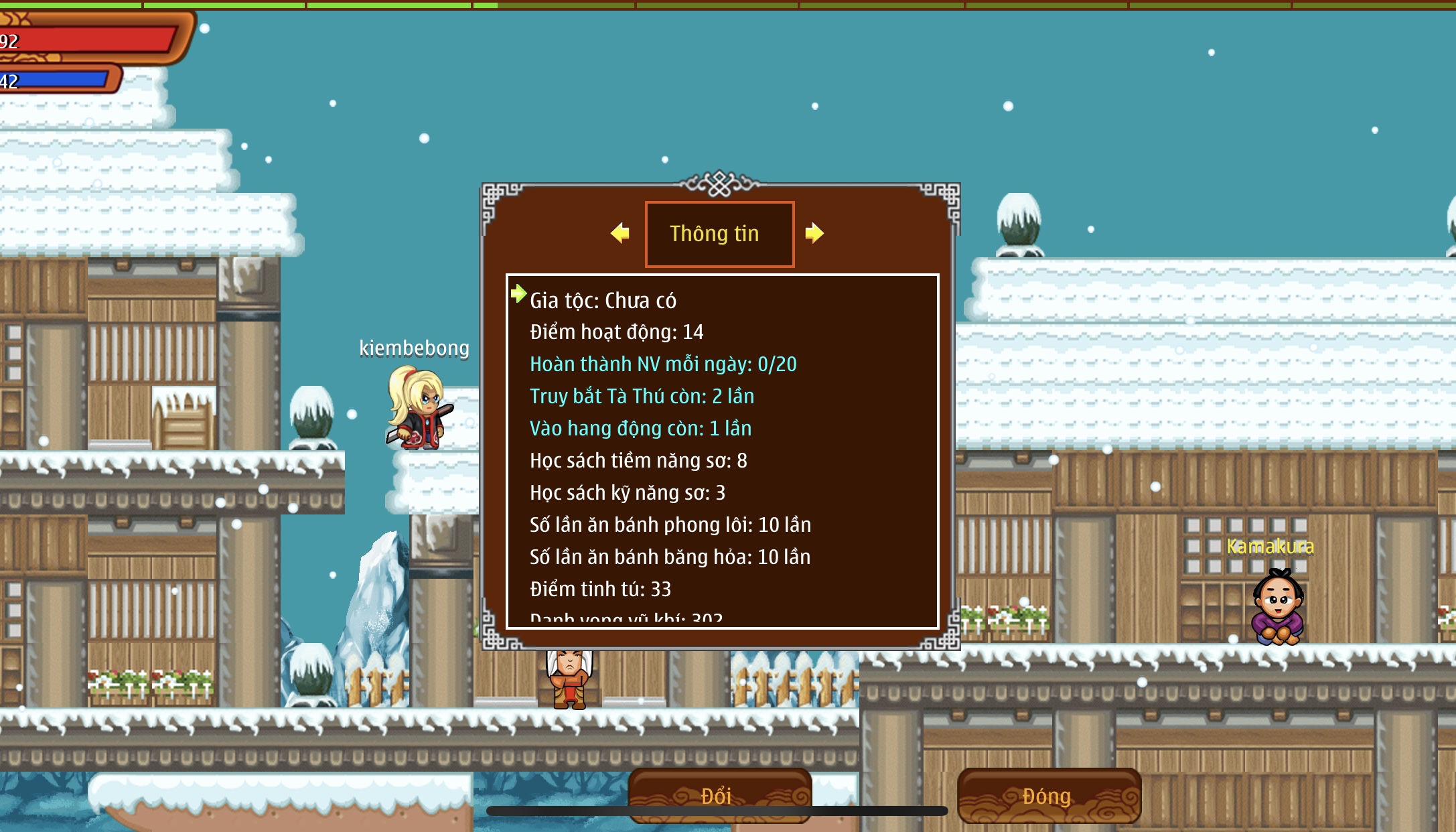Viewport: 1456px width, 832px height.
Task: Select the Điểm tinh tú row
Action: 600,590
